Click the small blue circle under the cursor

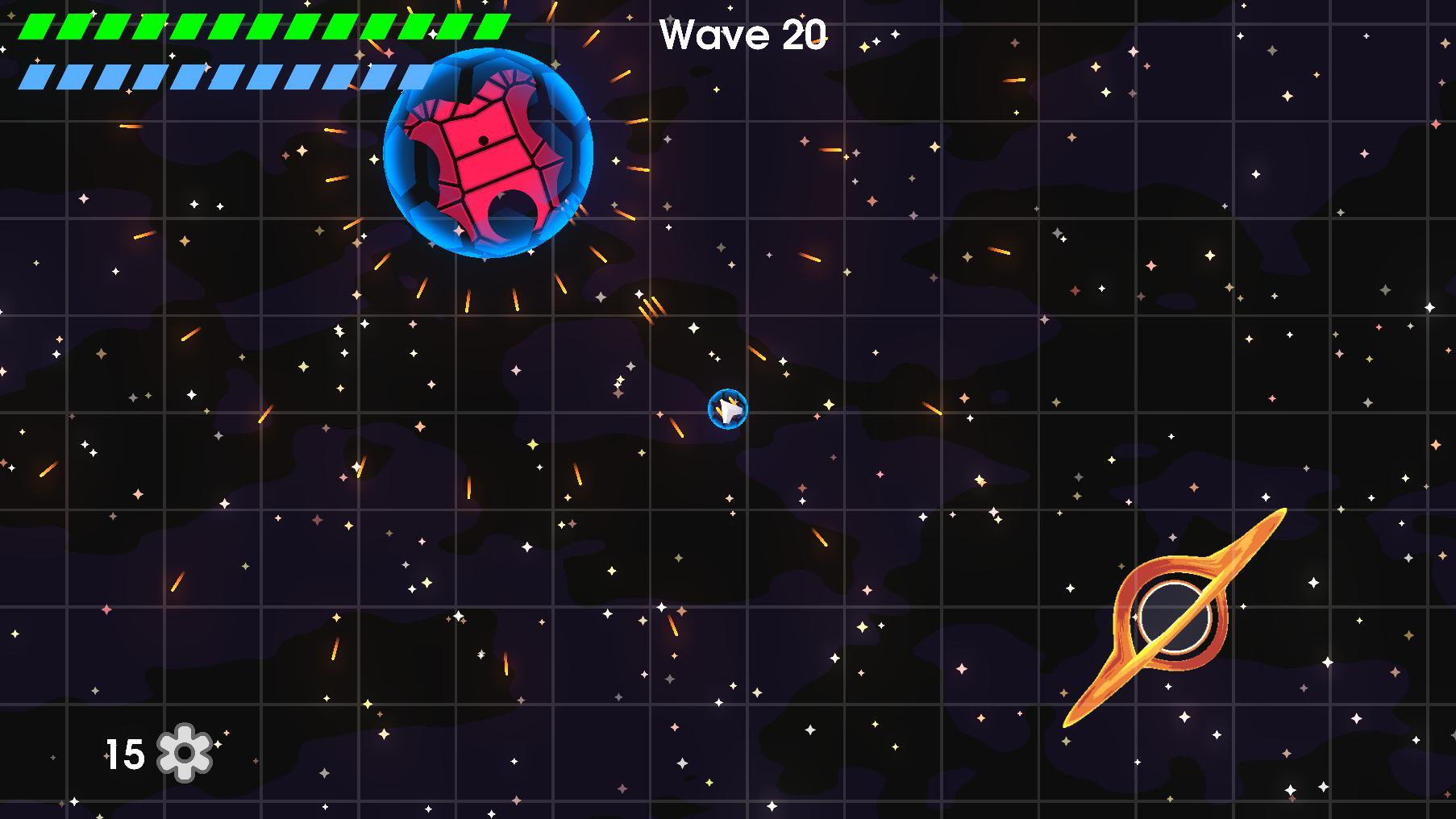pos(728,409)
